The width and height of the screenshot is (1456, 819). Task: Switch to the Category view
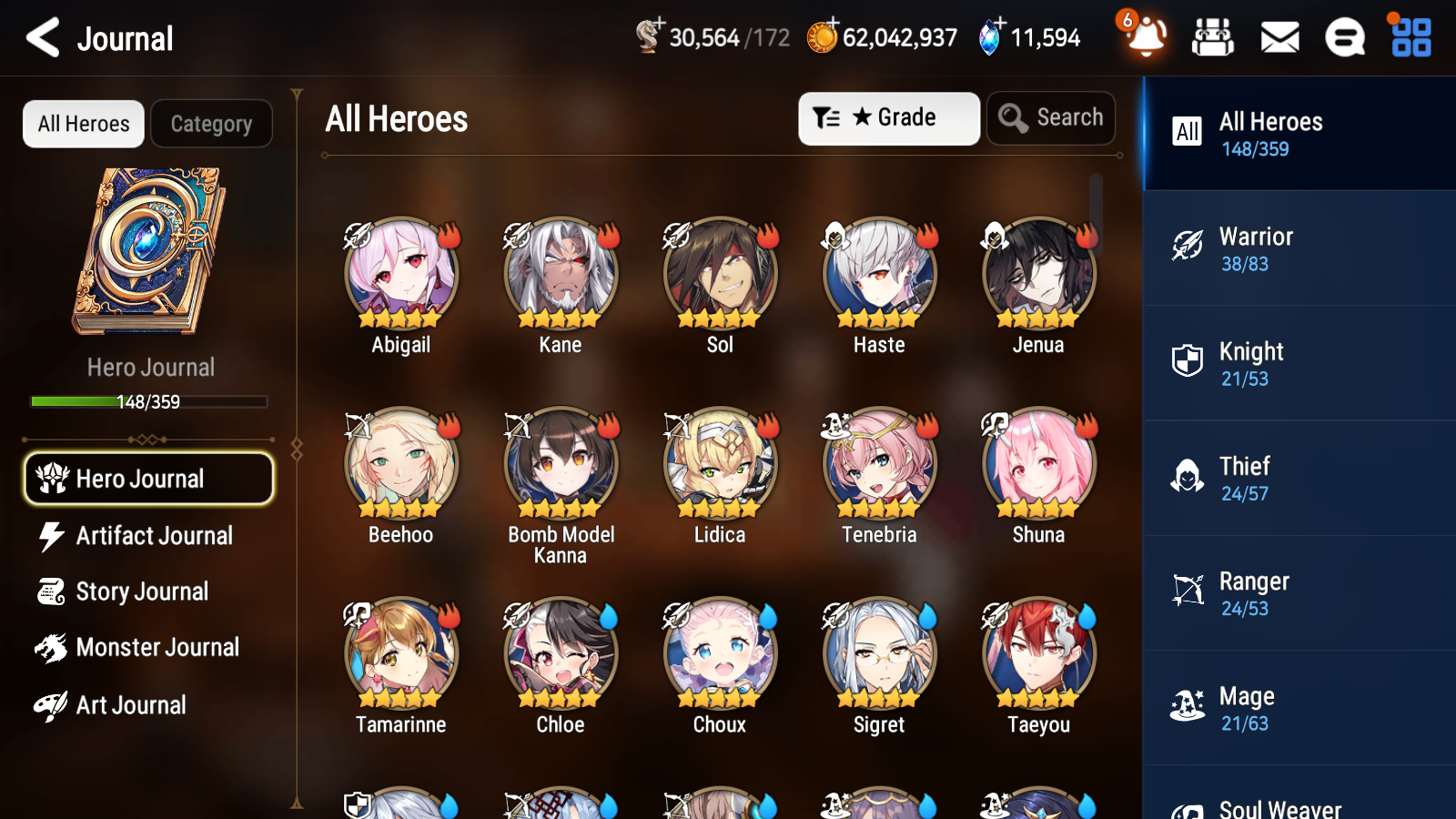[211, 124]
